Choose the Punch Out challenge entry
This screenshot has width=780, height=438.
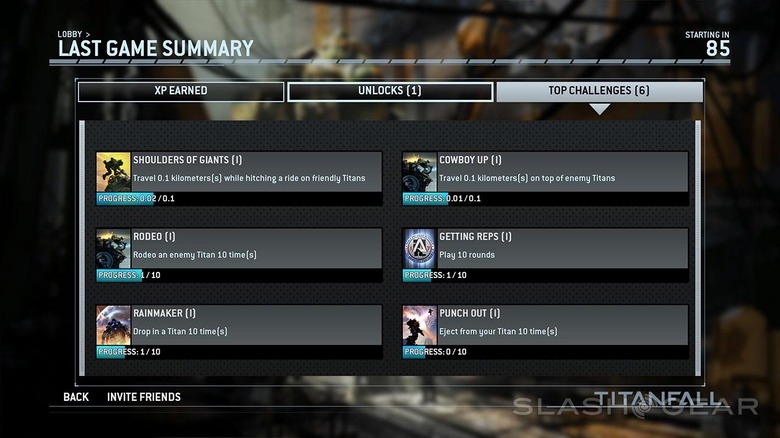(x=545, y=331)
